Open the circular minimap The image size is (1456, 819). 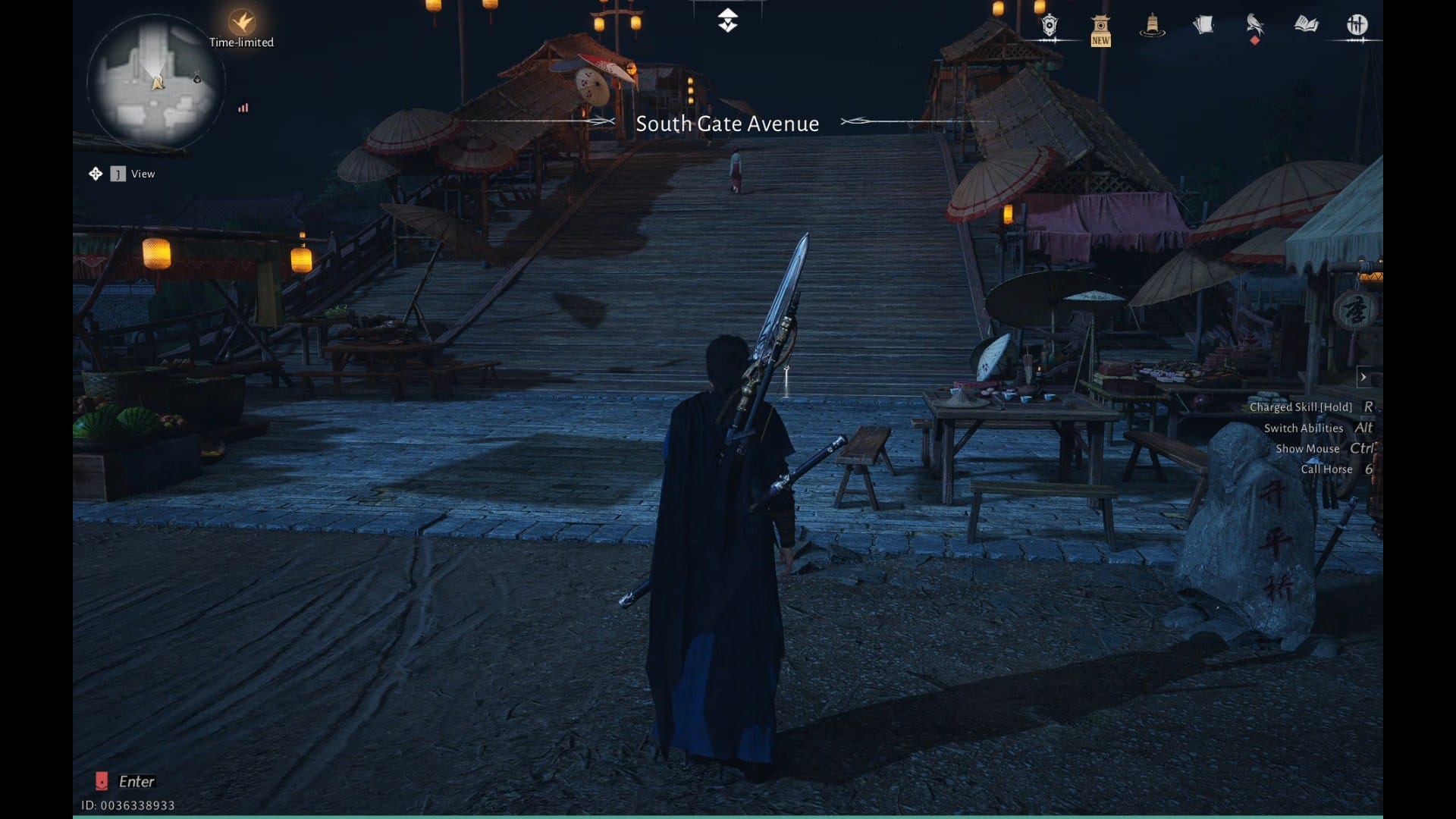tap(155, 82)
